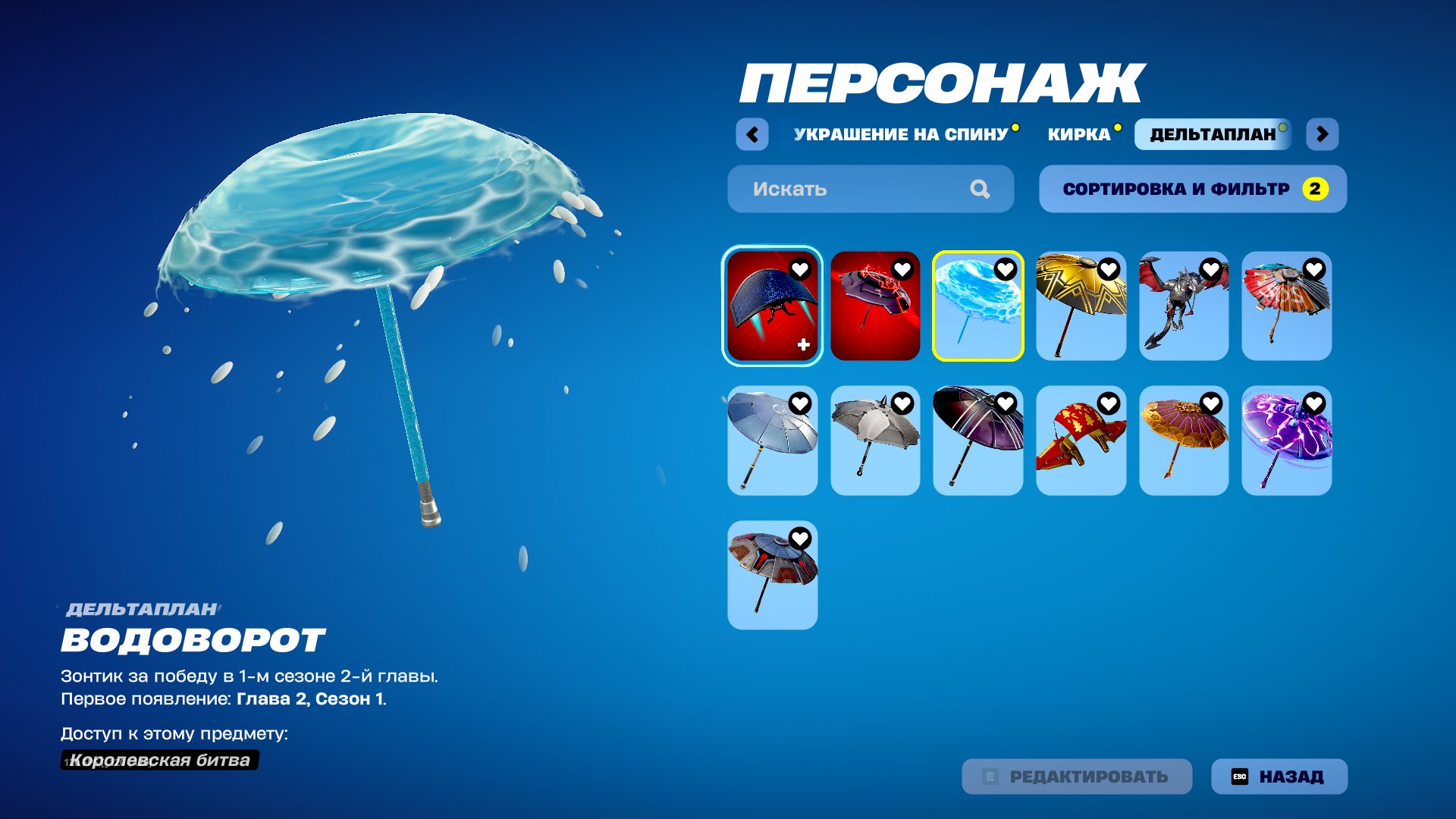Favorite the golden umbrella glider

click(x=1108, y=269)
